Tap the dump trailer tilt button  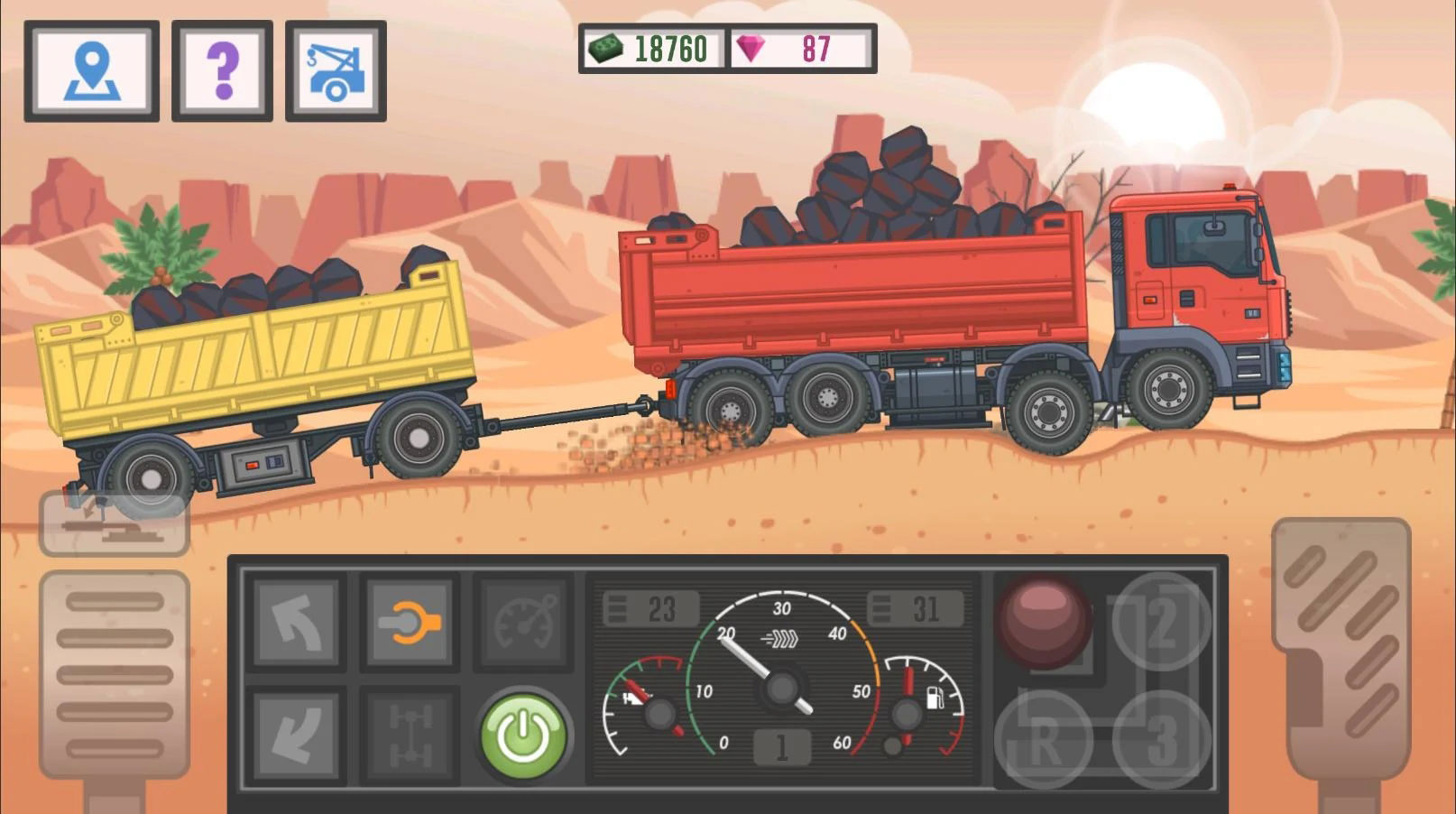[115, 523]
